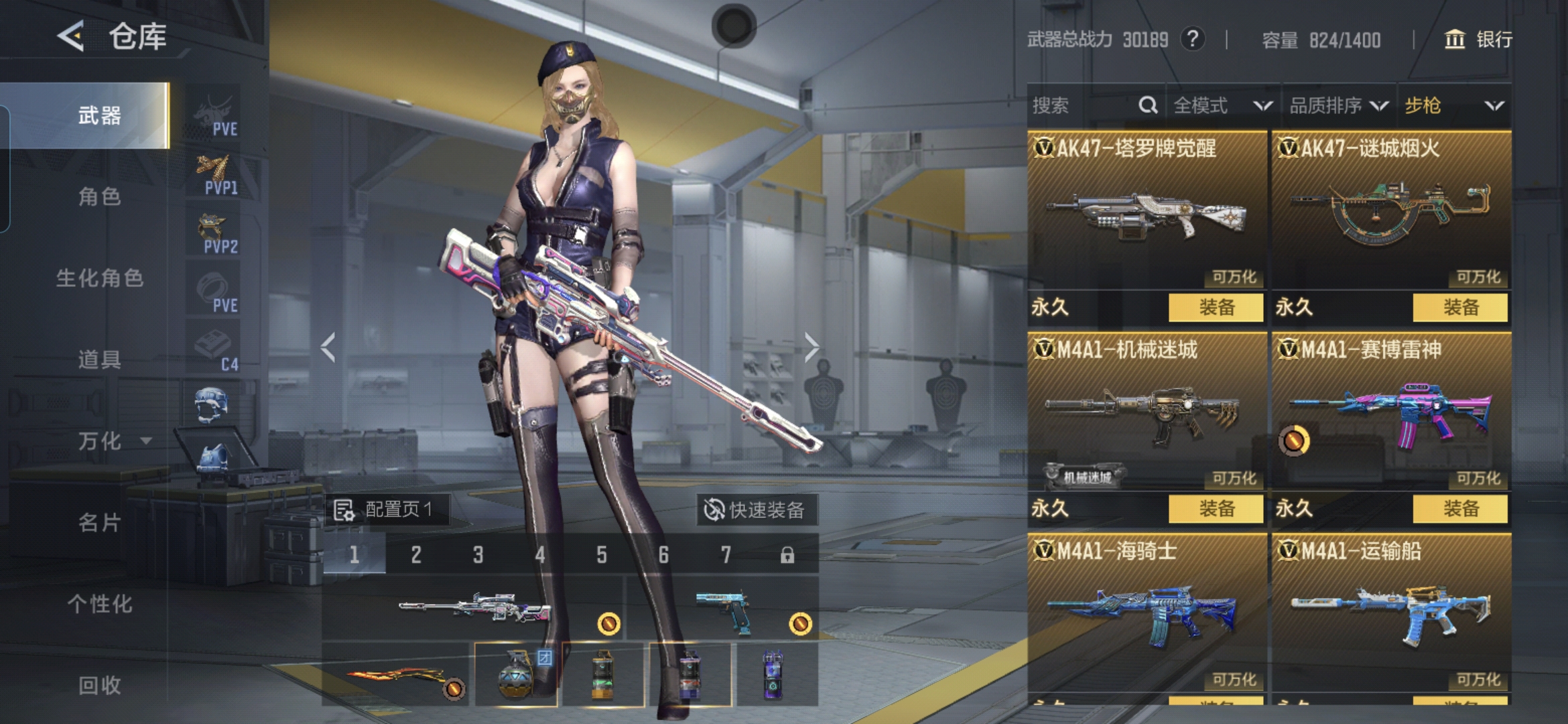Open the 生化角色 category
The width and height of the screenshot is (1568, 724).
click(99, 278)
